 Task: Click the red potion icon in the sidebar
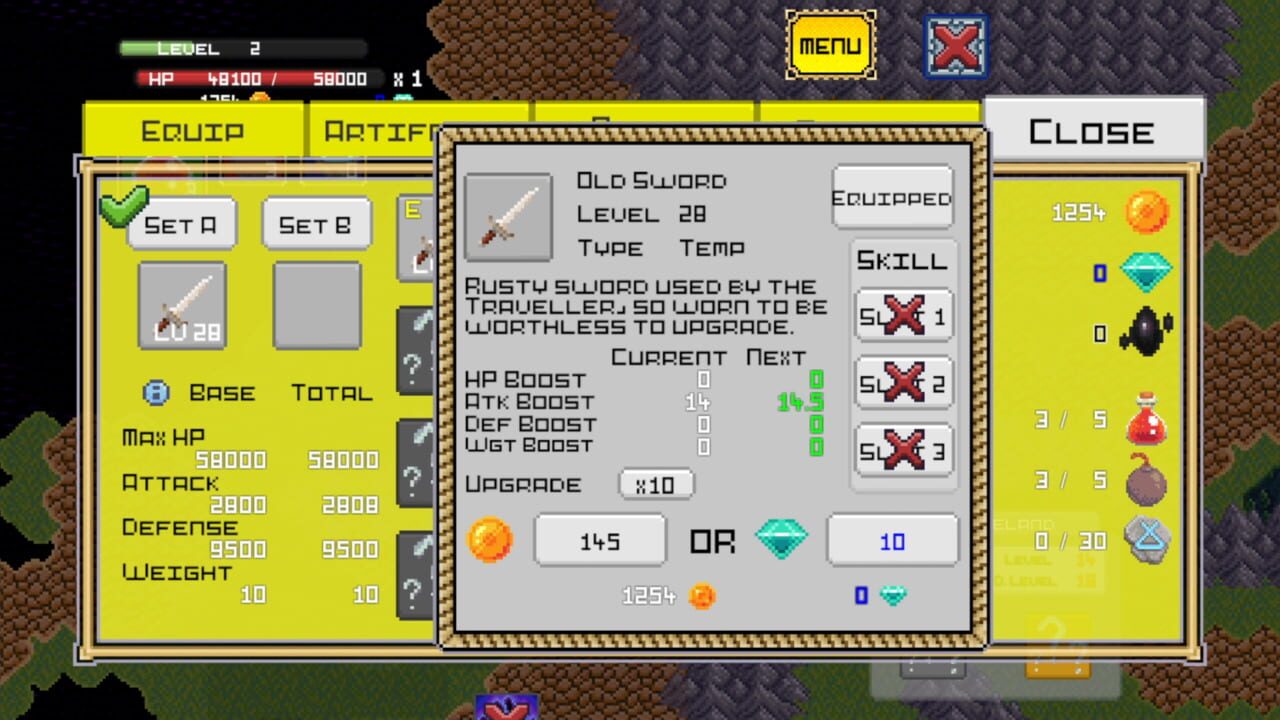1148,417
